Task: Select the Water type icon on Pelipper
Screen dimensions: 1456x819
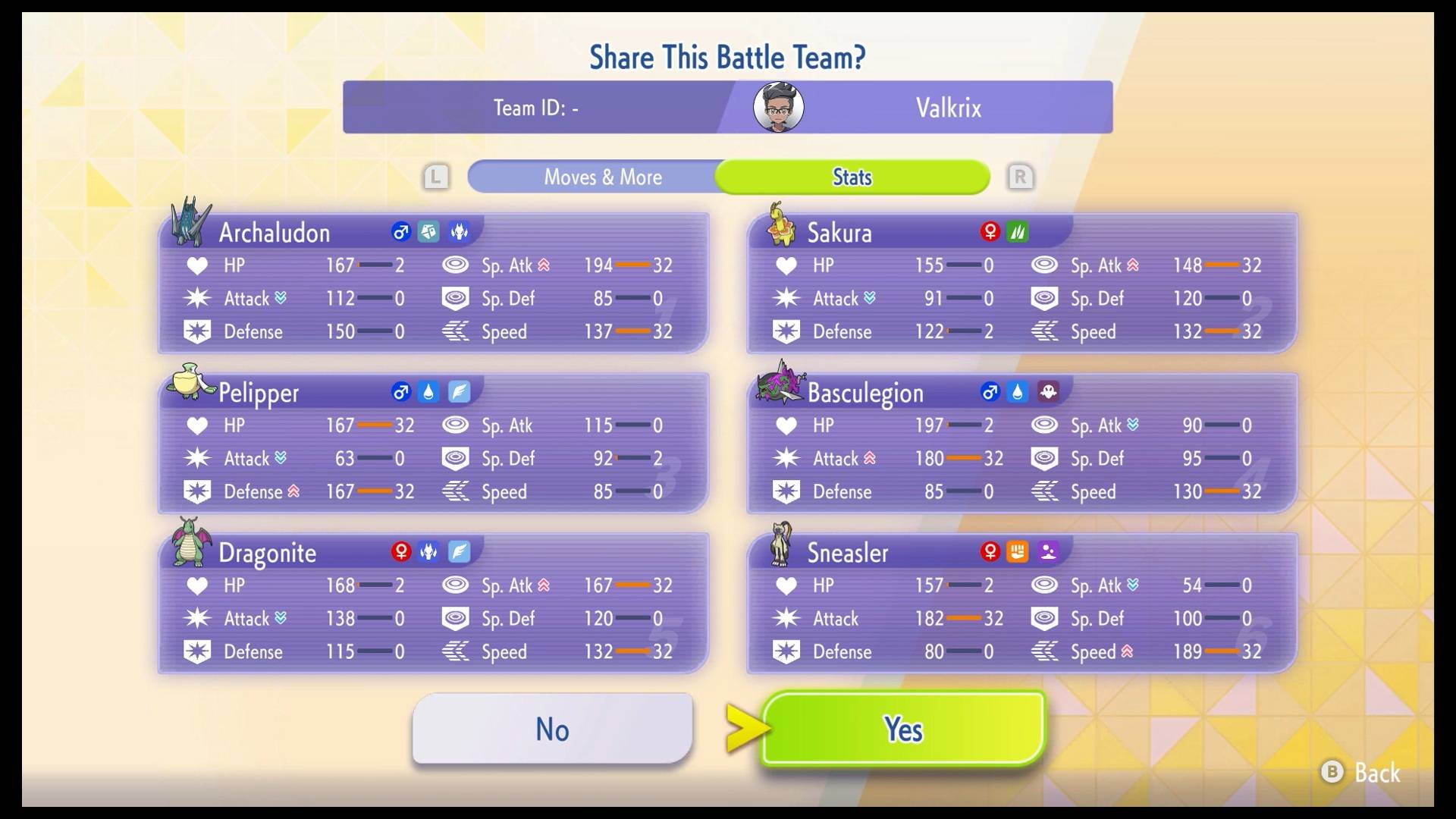Action: click(x=429, y=392)
